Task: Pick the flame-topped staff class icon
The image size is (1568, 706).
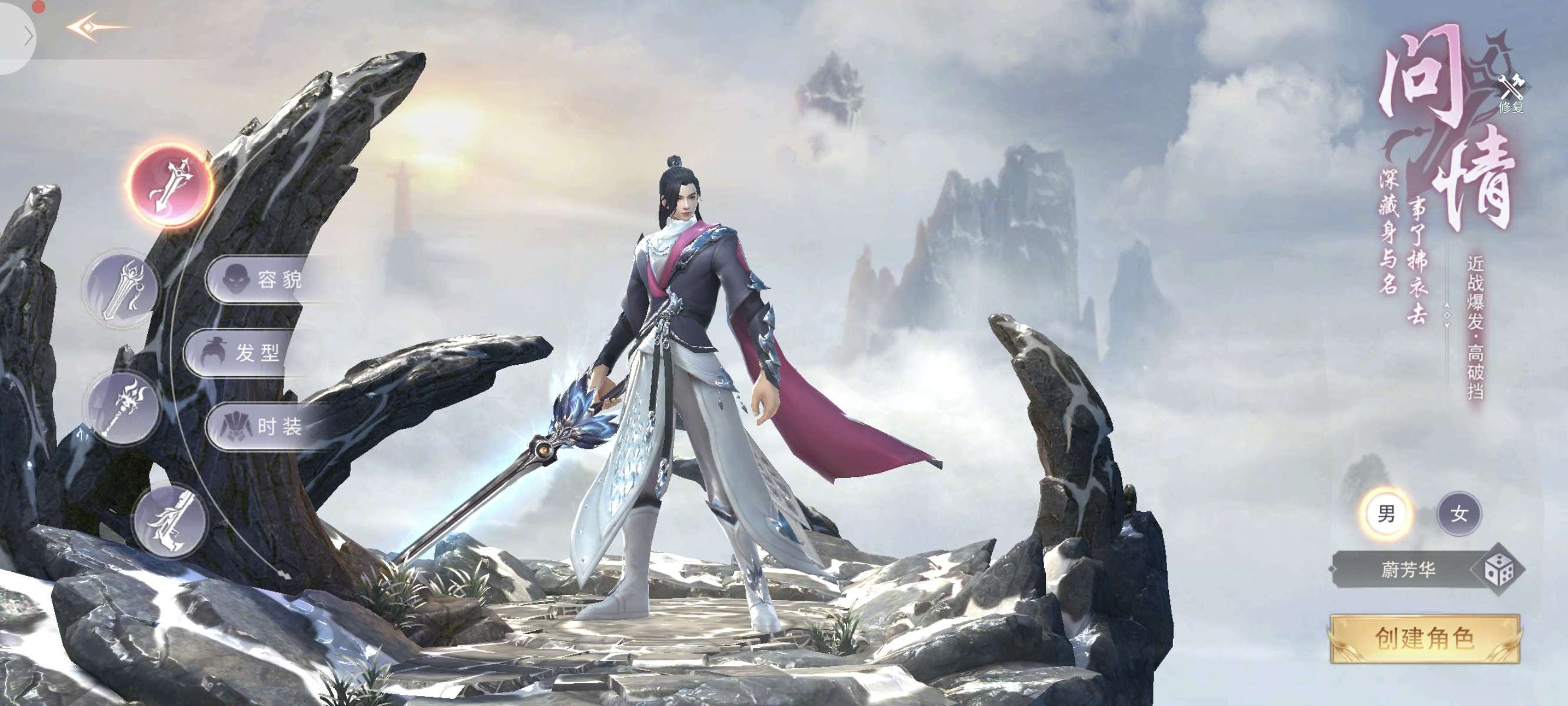Action: pos(123,406)
